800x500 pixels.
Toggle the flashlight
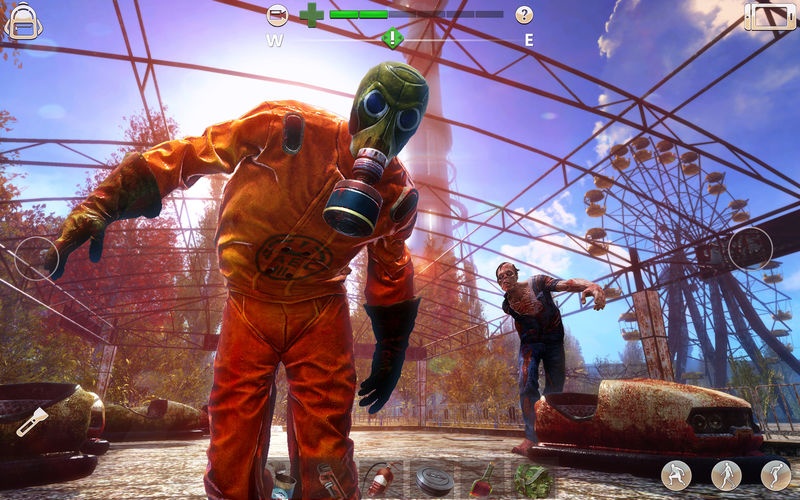tap(32, 421)
